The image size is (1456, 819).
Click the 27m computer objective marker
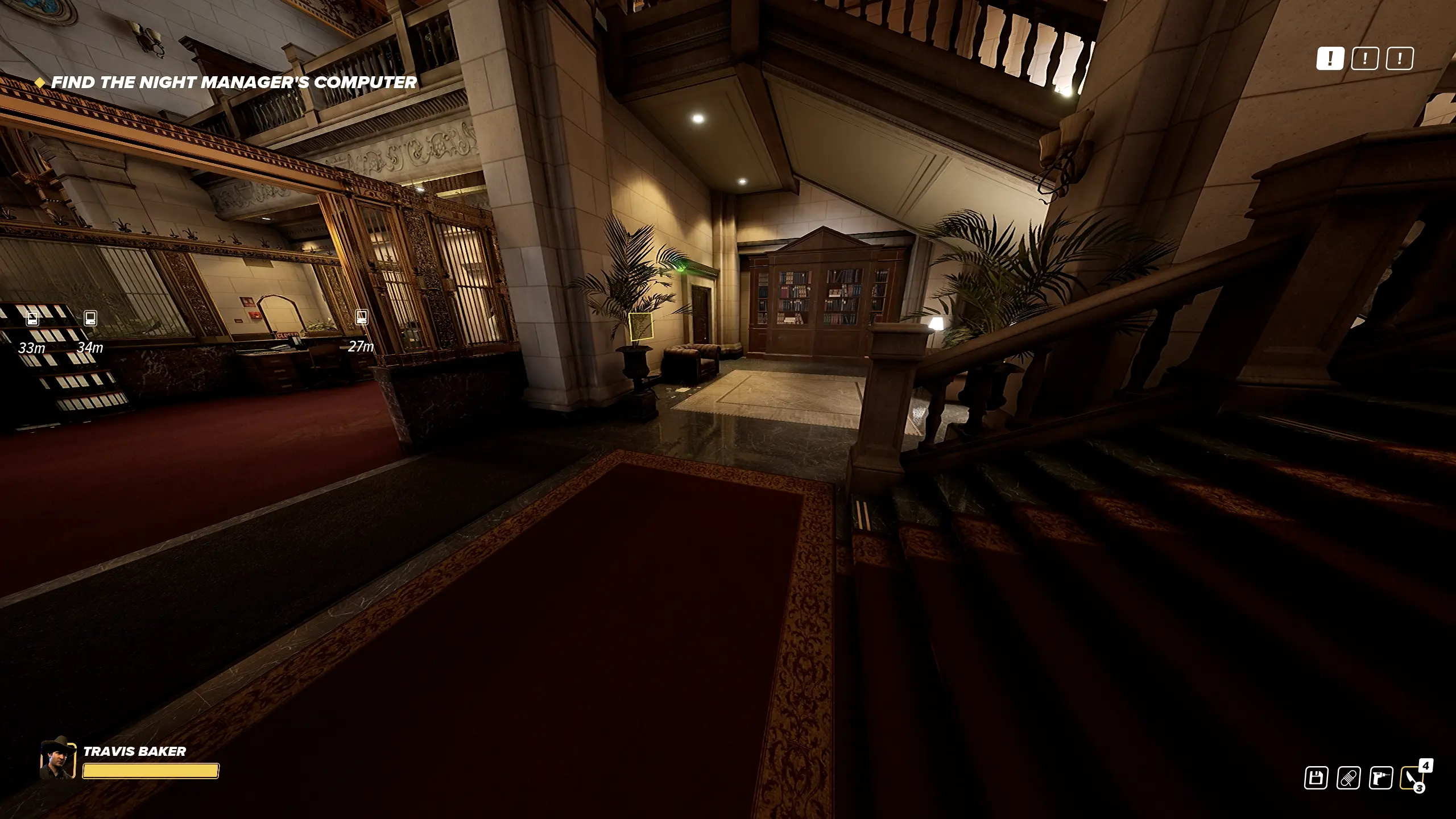click(361, 317)
